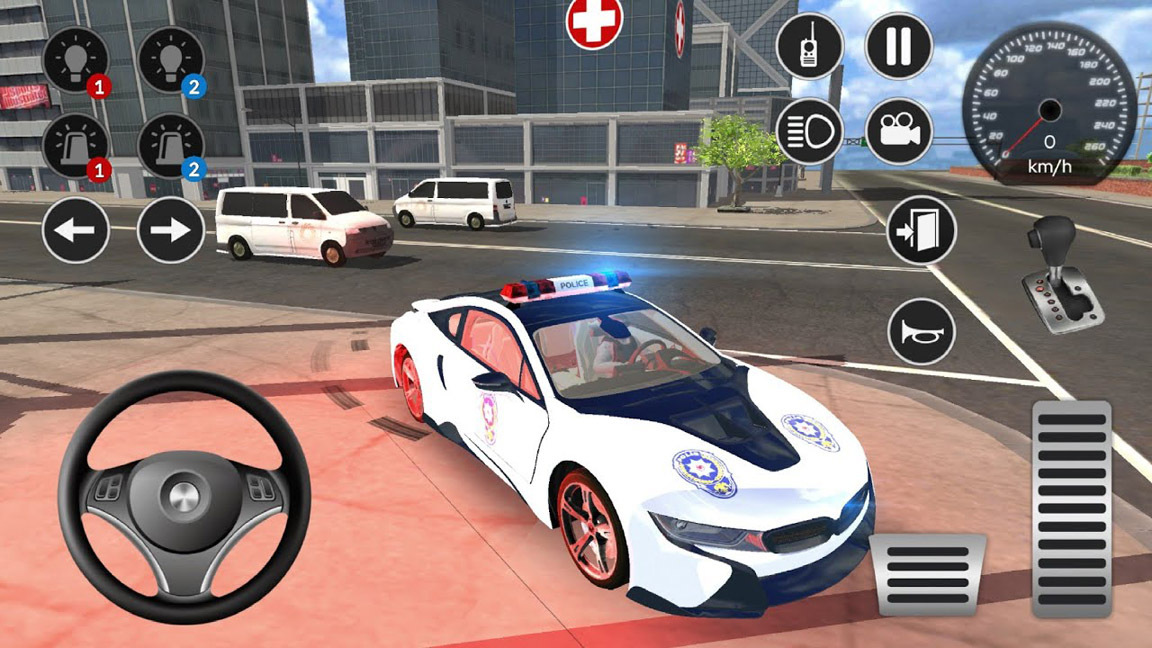Open the walkie-talkie radio button

click(x=809, y=46)
